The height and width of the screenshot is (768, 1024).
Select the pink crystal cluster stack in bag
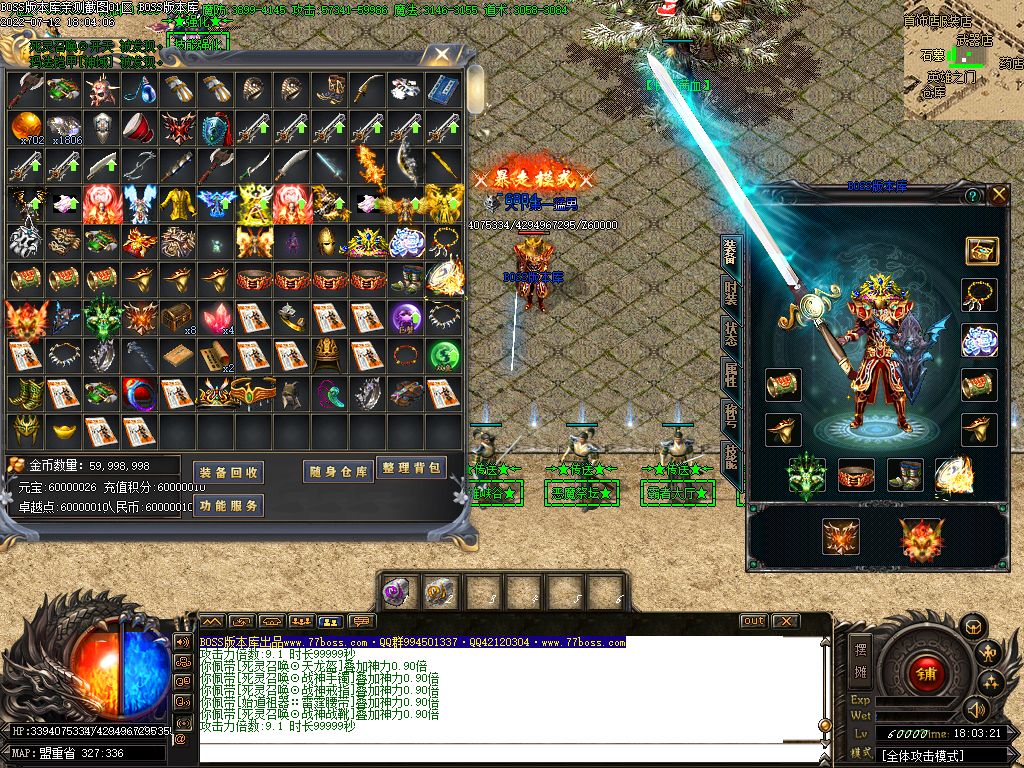214,318
